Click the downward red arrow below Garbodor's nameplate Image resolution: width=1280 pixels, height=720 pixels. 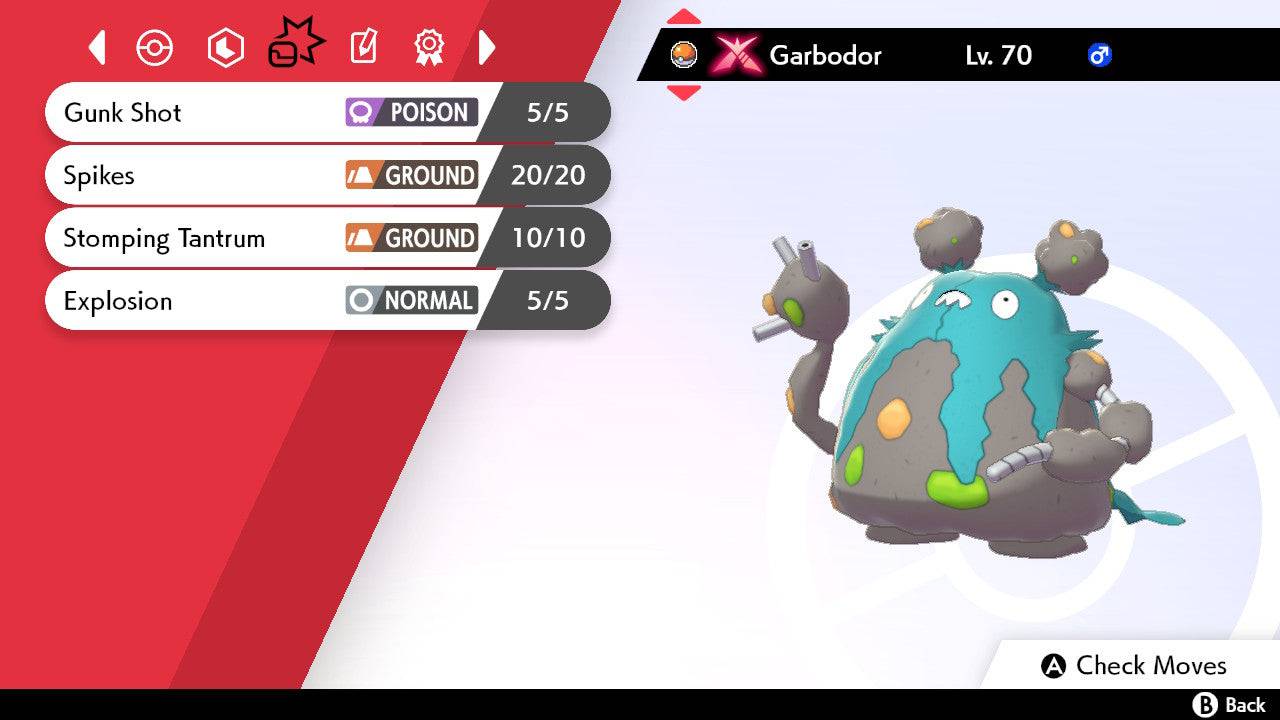(685, 93)
